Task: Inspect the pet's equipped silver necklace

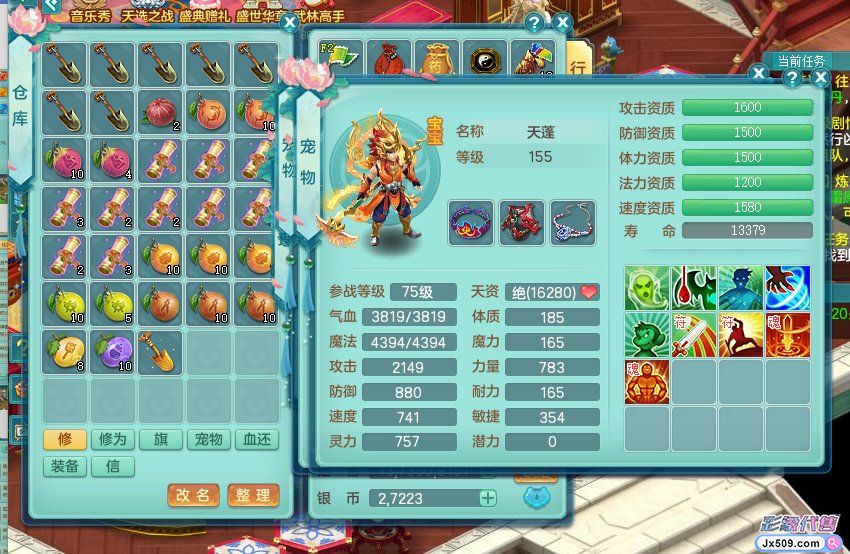Action: [572, 223]
